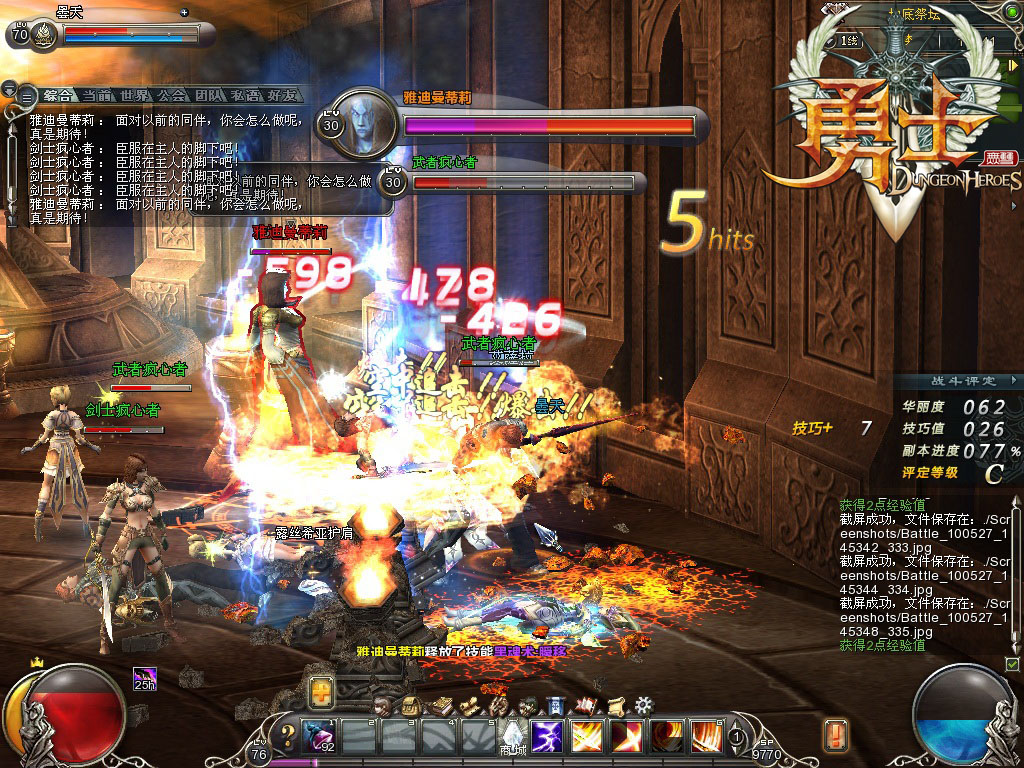Switch to the 团队 team chat tab
Viewport: 1024px width, 768px height.
click(x=209, y=96)
